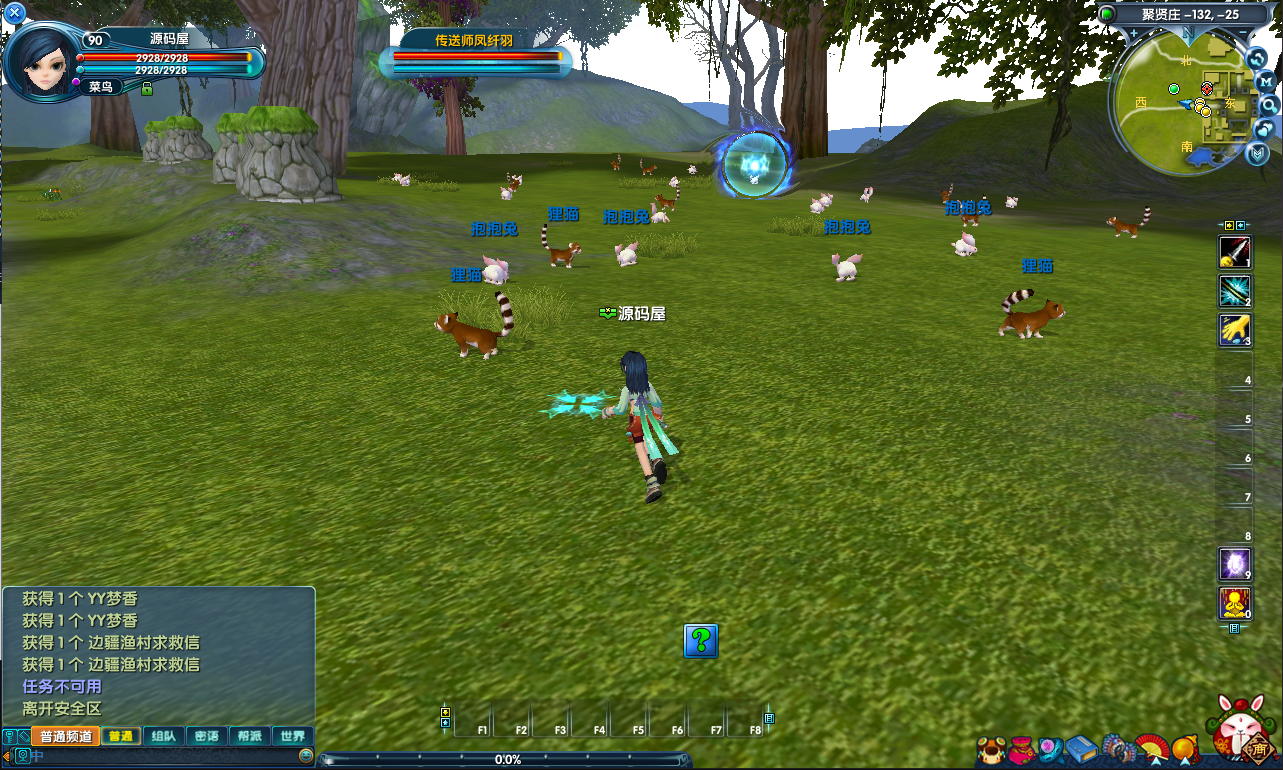Close the window with the blue X button
This screenshot has width=1283, height=770.
click(15, 13)
